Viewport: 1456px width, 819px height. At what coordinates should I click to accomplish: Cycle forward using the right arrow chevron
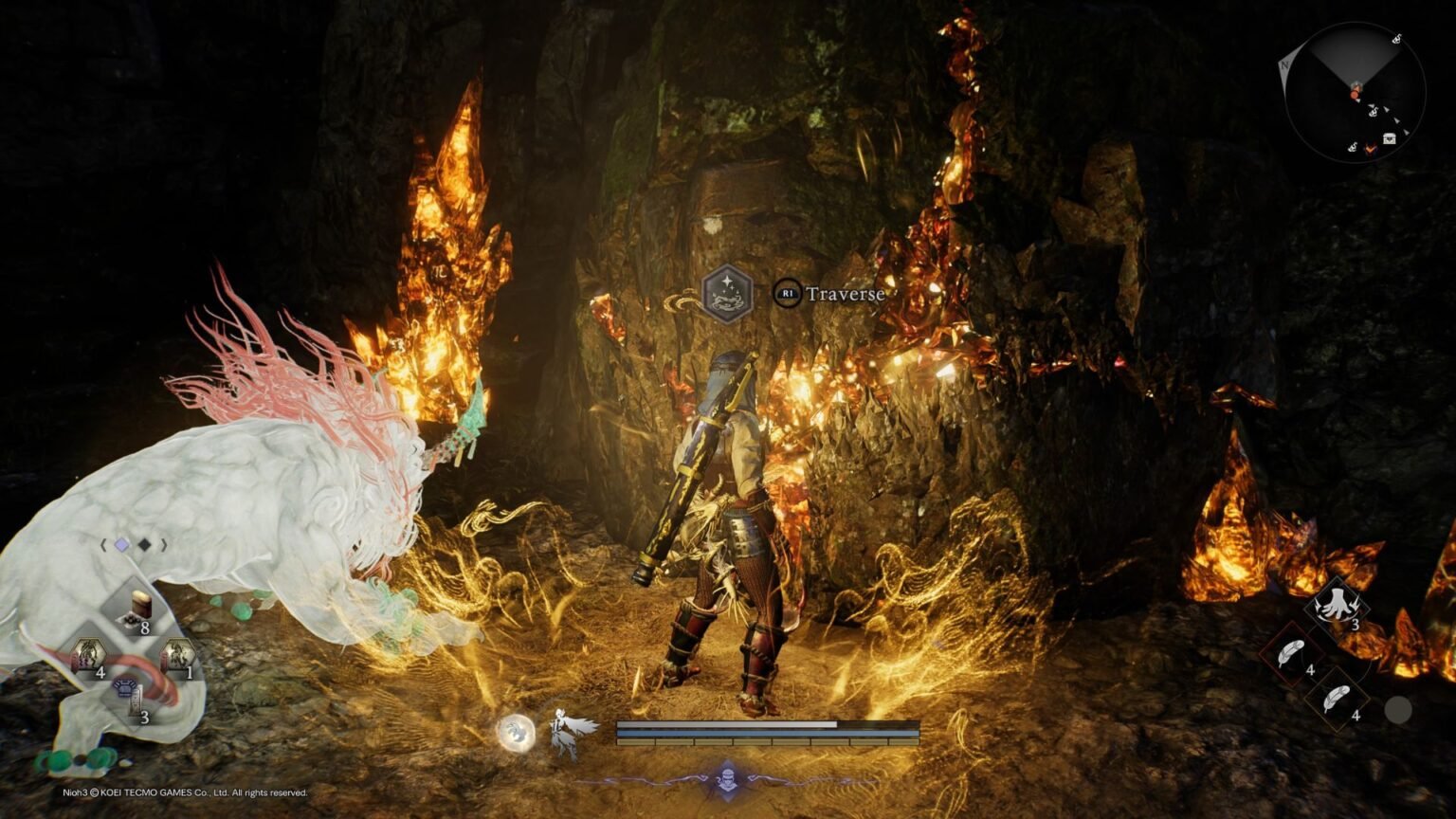tap(164, 545)
